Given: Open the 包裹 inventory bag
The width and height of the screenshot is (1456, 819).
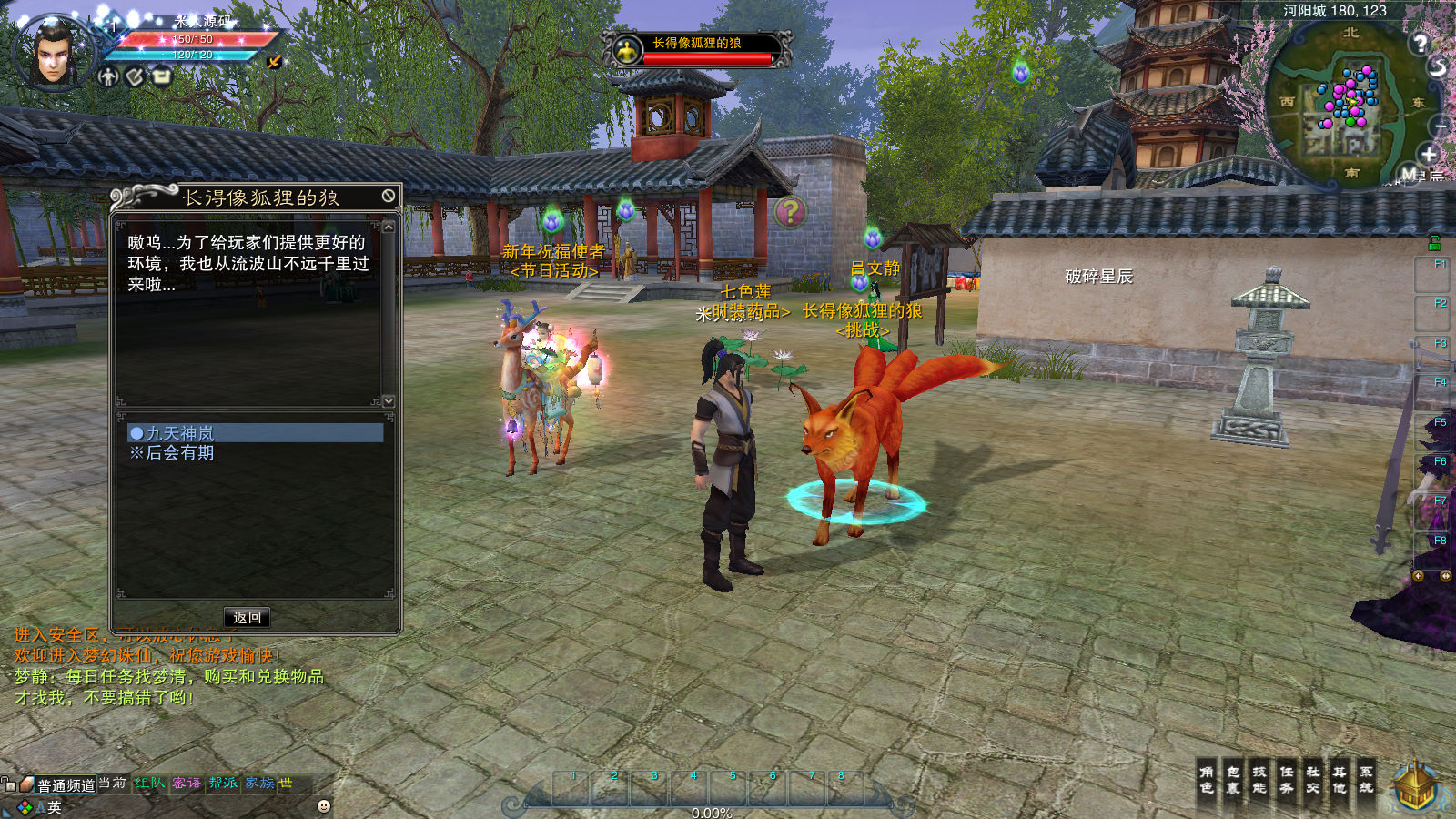Looking at the screenshot, I should coord(1233,780).
